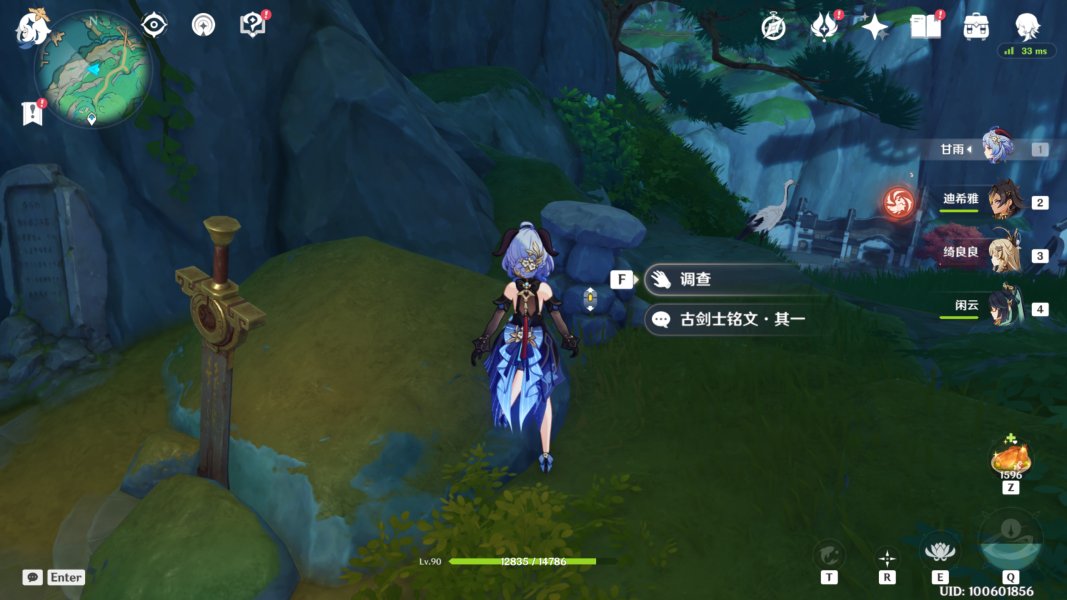Viewport: 1067px width, 600px height.
Task: Activate the lotus elemental skill
Action: pos(939,551)
